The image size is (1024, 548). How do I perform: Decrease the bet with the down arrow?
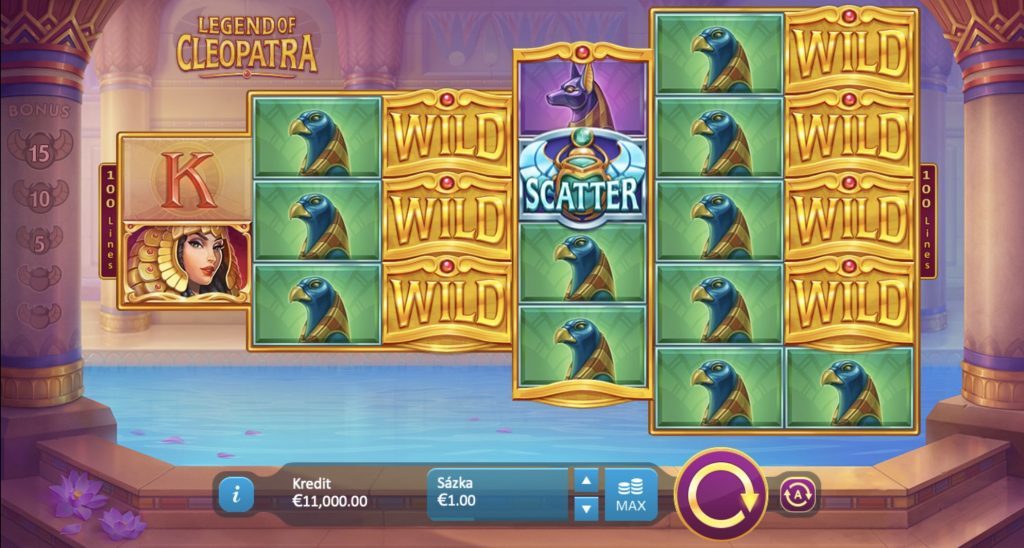(588, 508)
